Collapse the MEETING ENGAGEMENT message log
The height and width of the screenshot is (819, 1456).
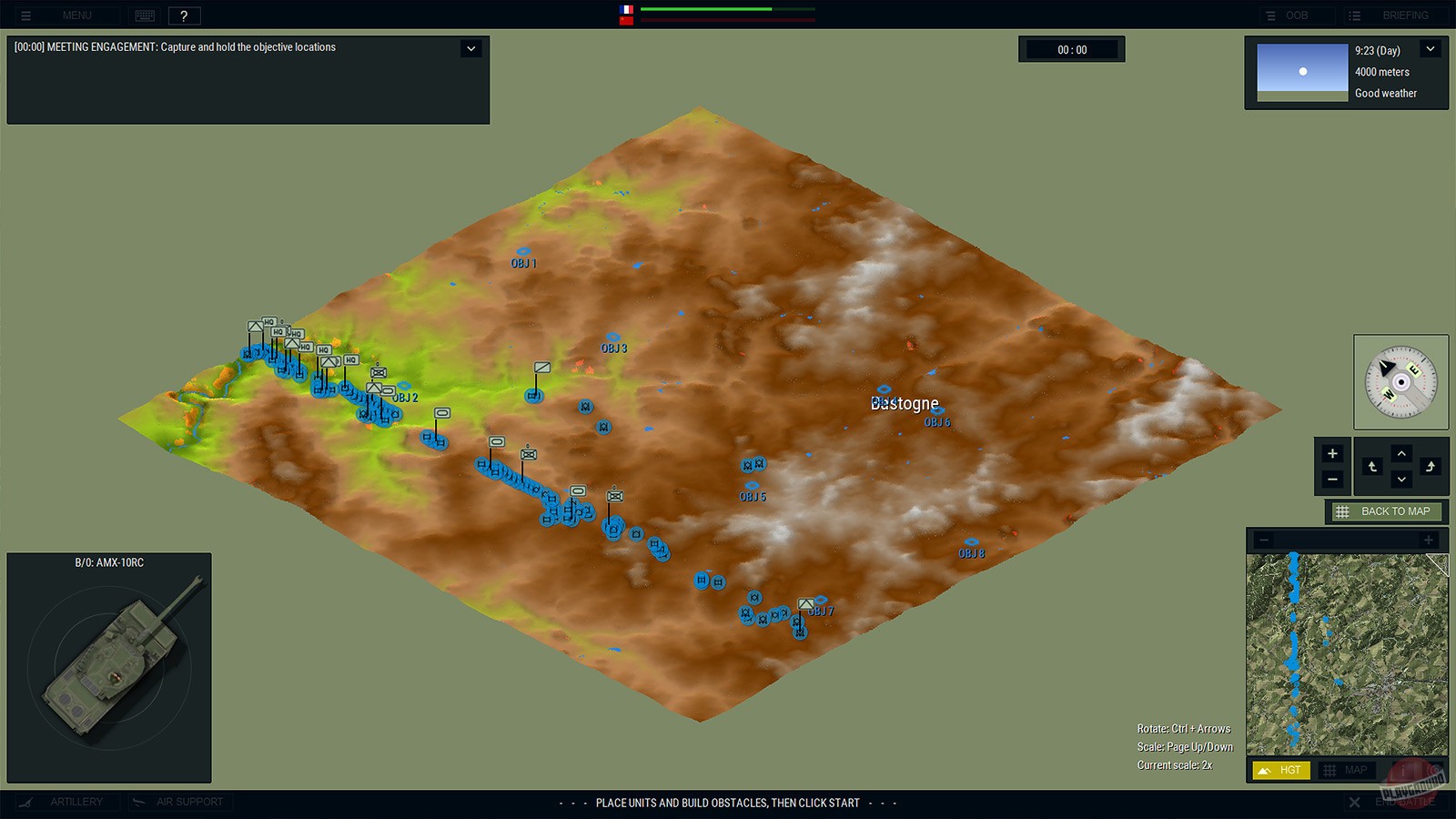(x=470, y=47)
